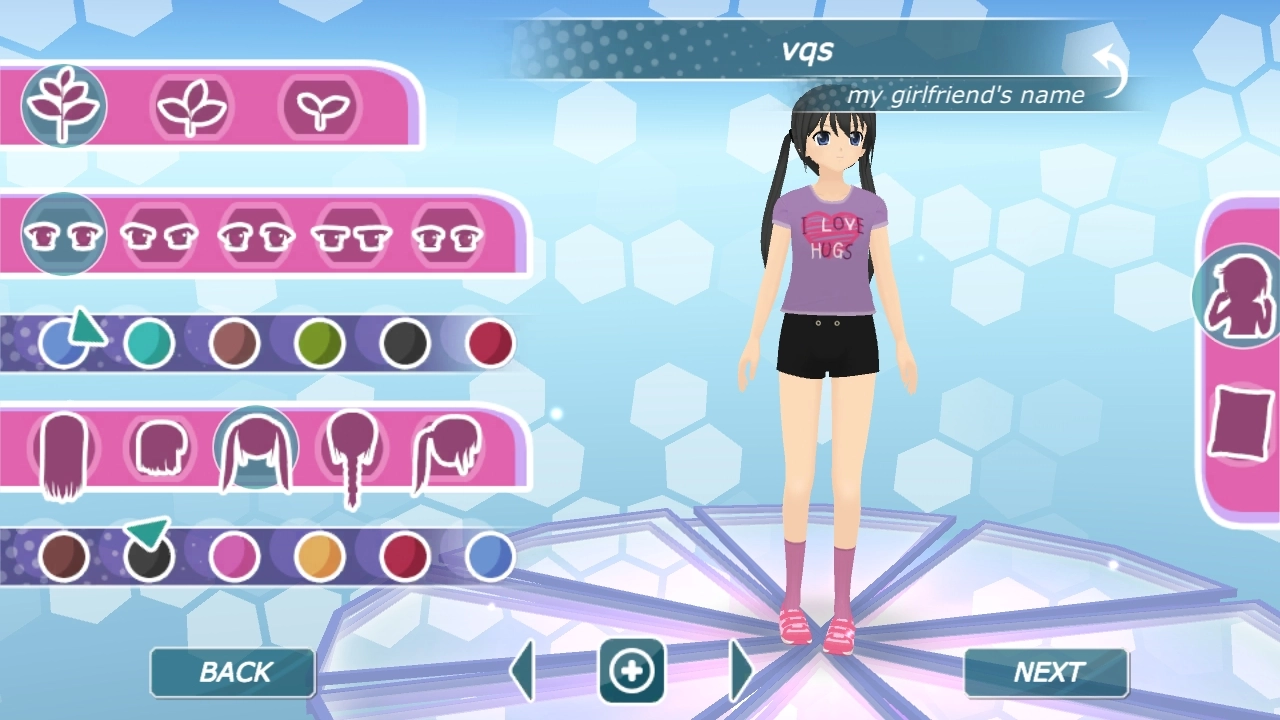The height and width of the screenshot is (720, 1280).
Task: Open the pillow-shaped tab
Action: [1240, 422]
